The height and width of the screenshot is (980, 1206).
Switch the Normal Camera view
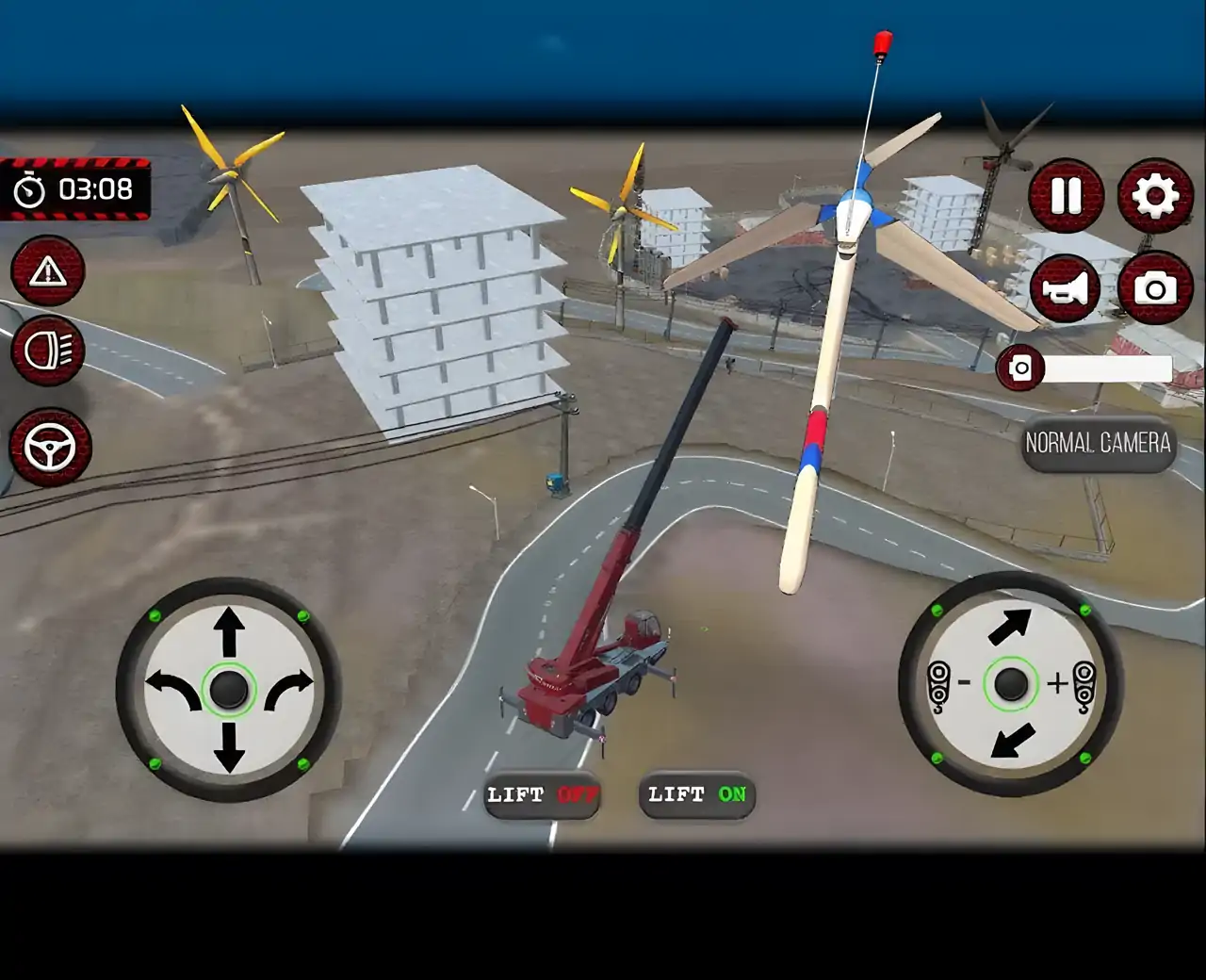1098,443
